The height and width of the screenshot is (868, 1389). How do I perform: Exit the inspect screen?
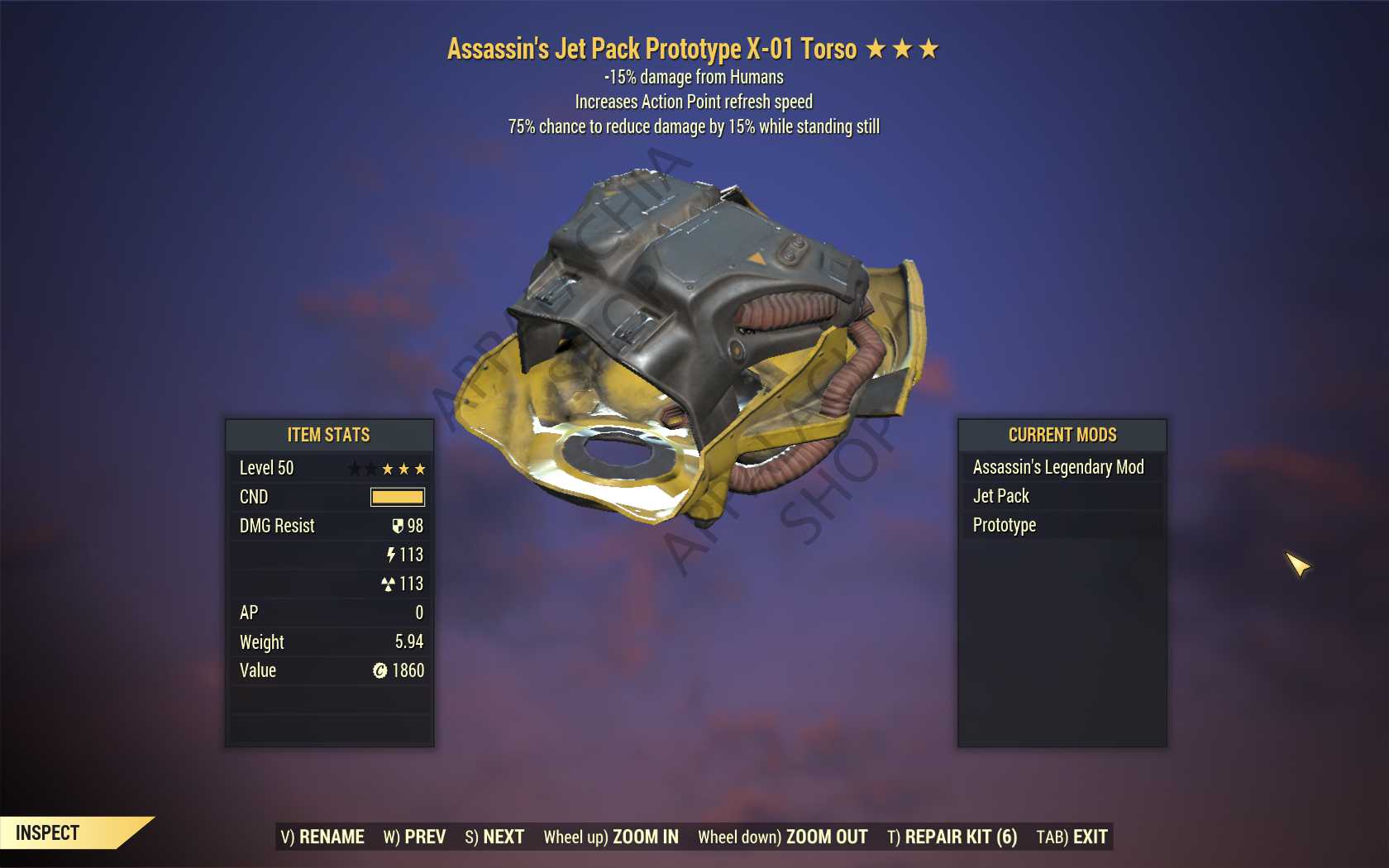tap(1072, 837)
